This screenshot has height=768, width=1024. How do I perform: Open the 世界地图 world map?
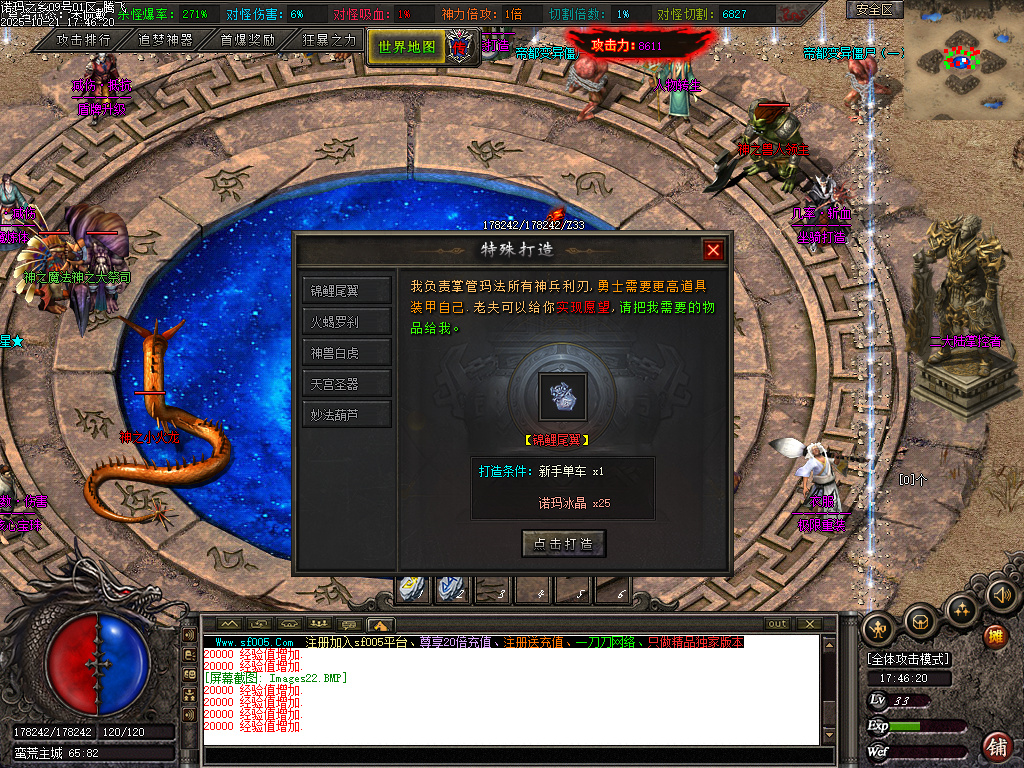click(407, 46)
